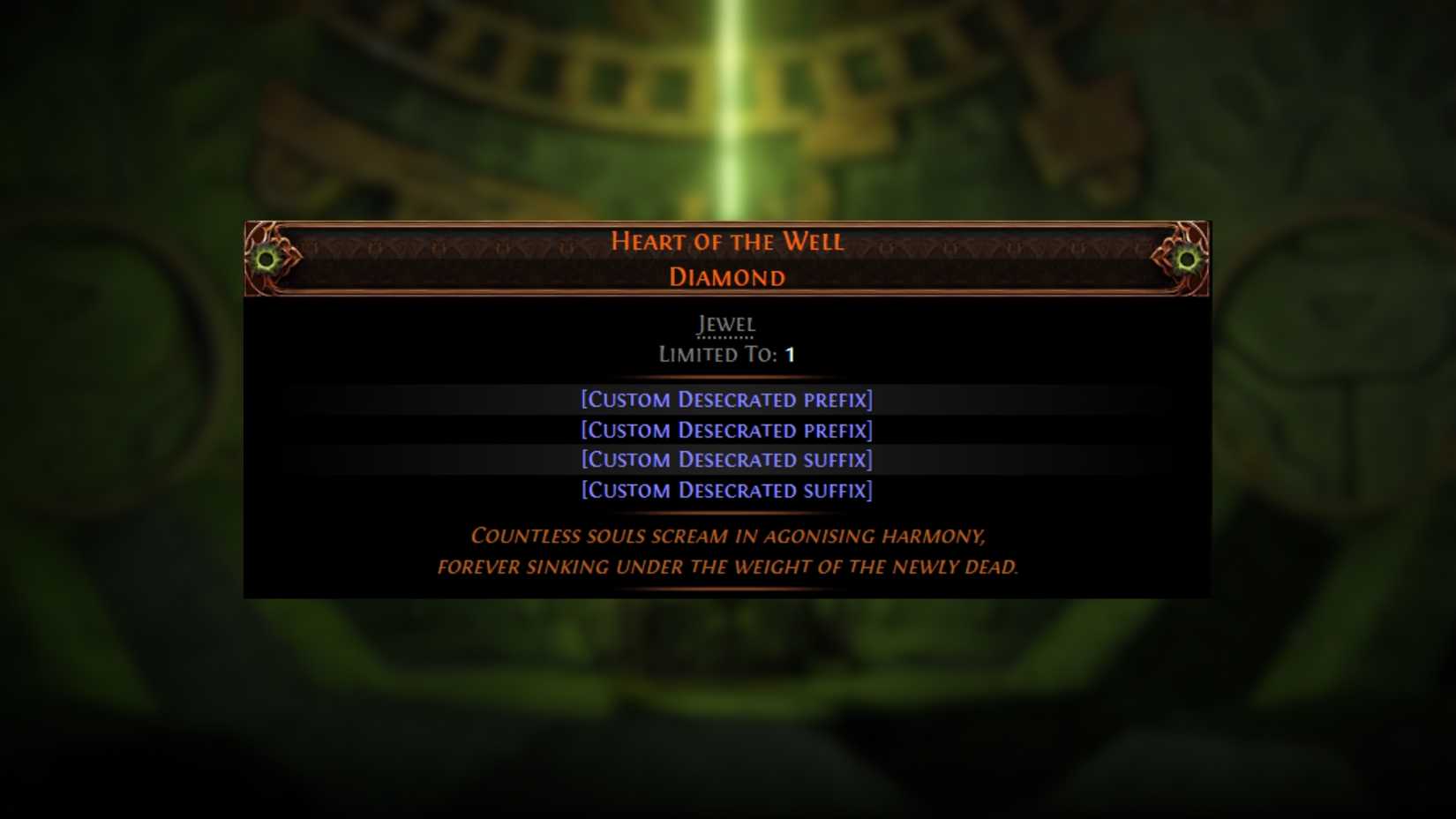Viewport: 1456px width, 819px height.
Task: Click the Limited To: 1 restriction text
Action: (726, 355)
